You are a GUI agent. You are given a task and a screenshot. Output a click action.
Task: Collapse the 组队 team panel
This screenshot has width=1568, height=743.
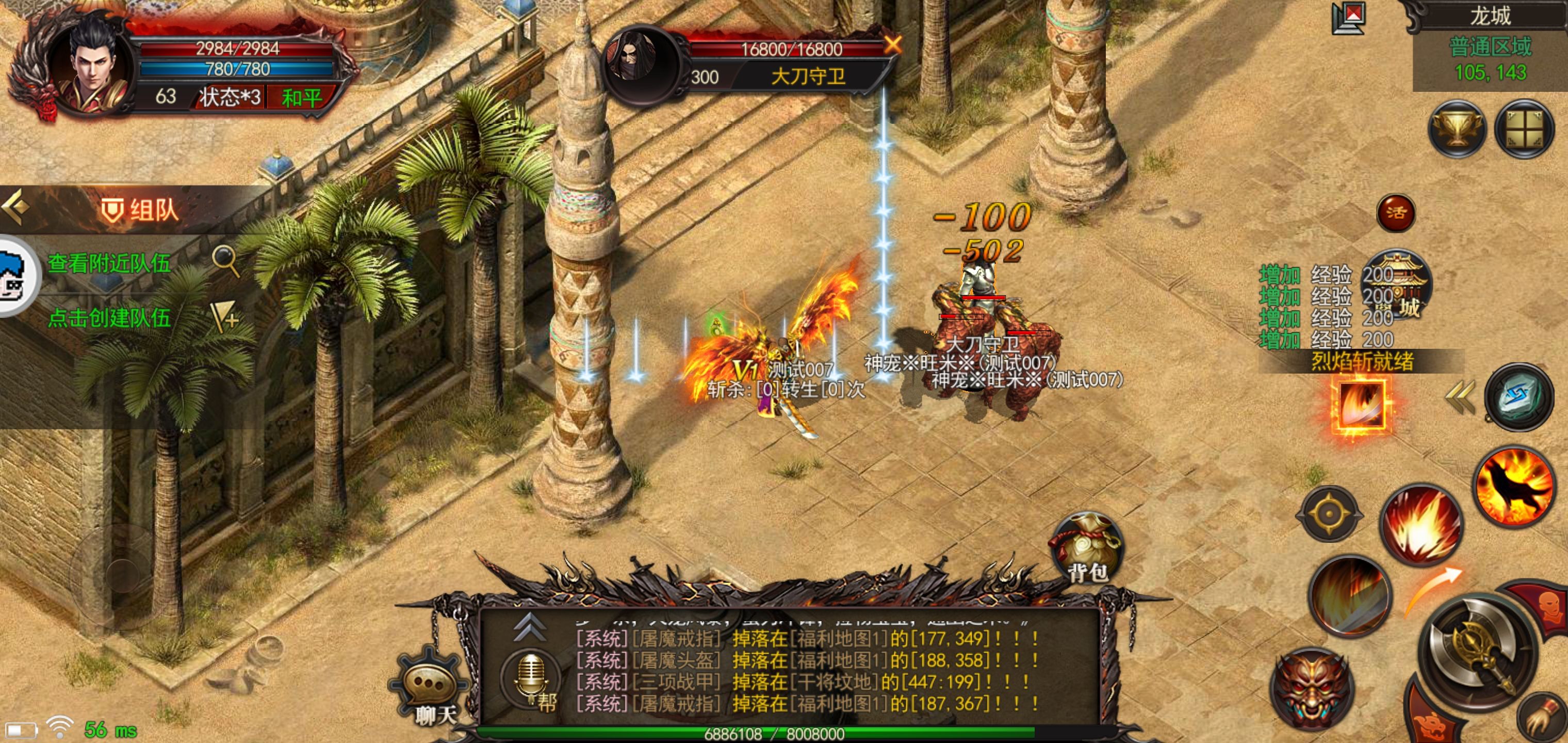tap(17, 207)
